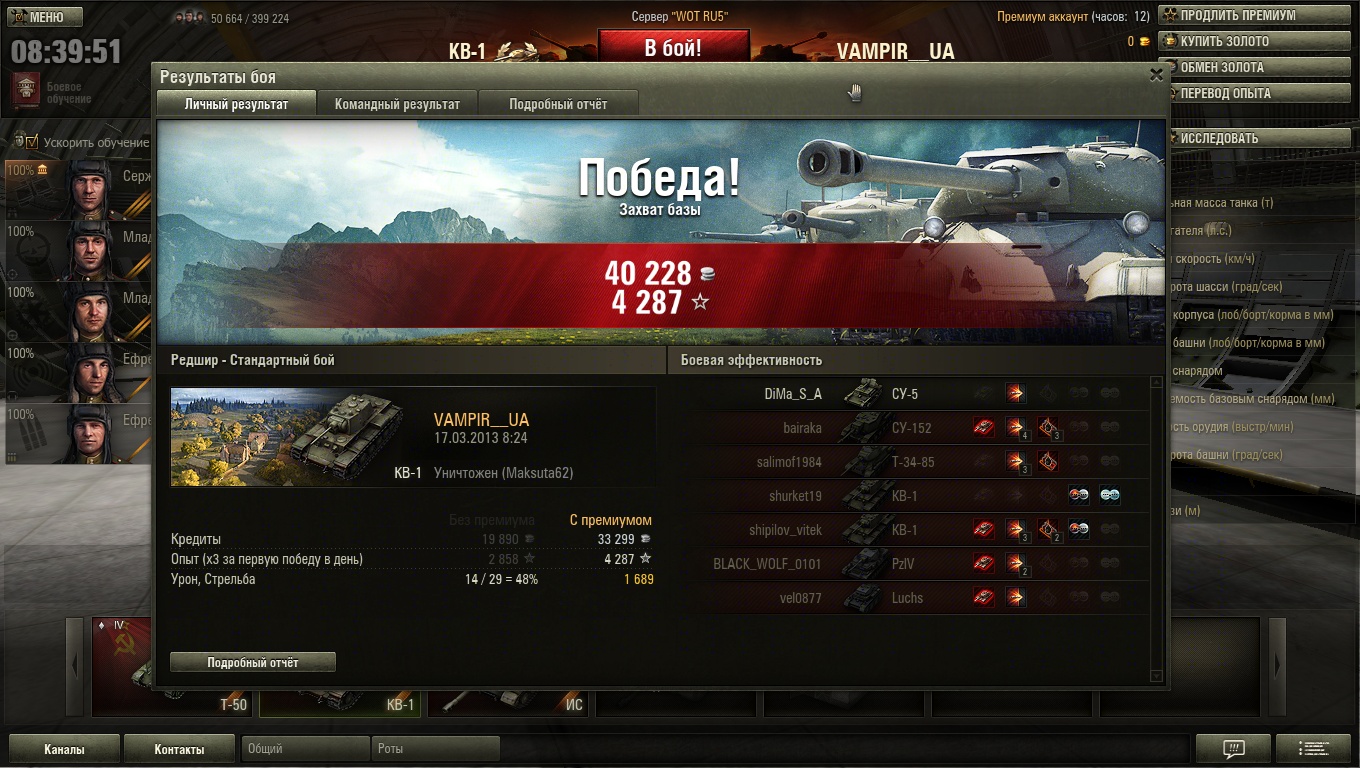Open the Контакты list
Screen dimensions: 1360x768
[179, 749]
